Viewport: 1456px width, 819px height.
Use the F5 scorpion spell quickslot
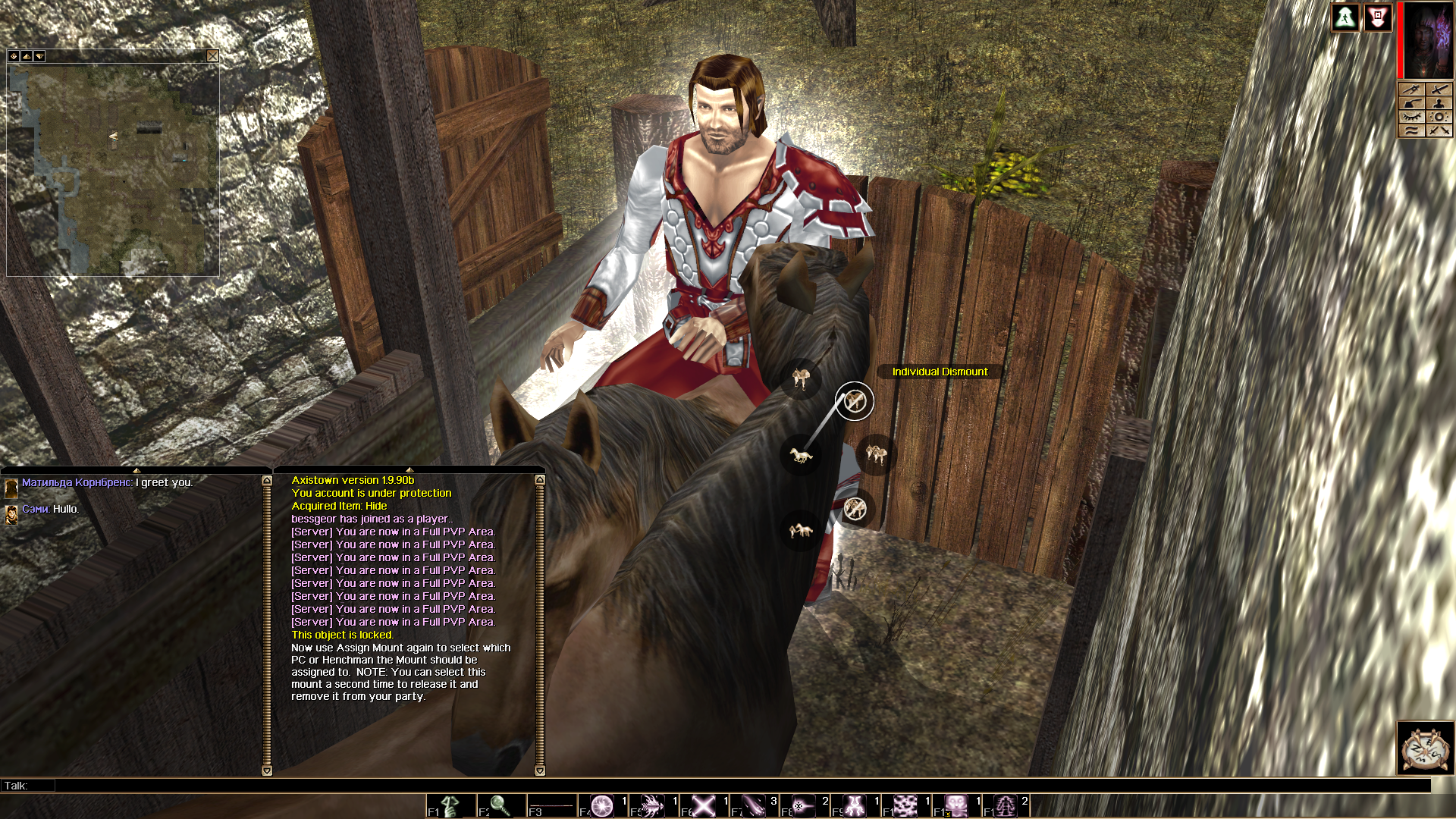653,805
